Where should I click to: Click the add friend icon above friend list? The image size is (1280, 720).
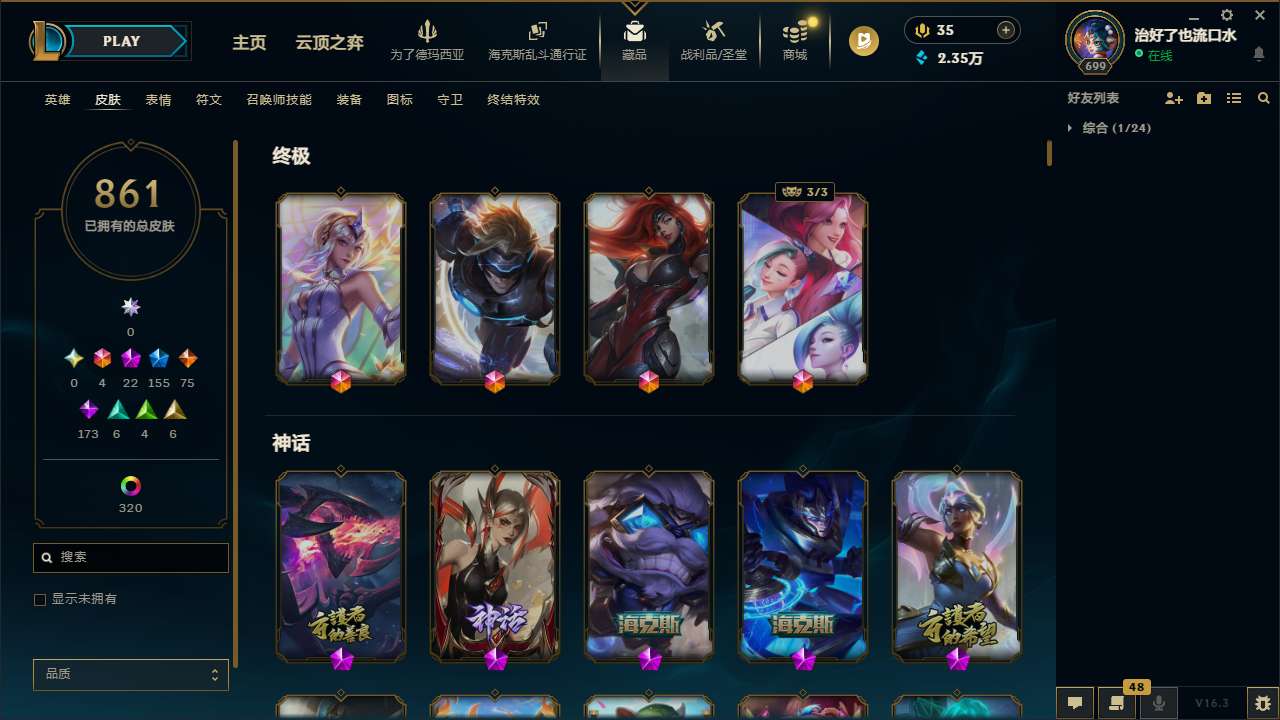click(x=1172, y=98)
